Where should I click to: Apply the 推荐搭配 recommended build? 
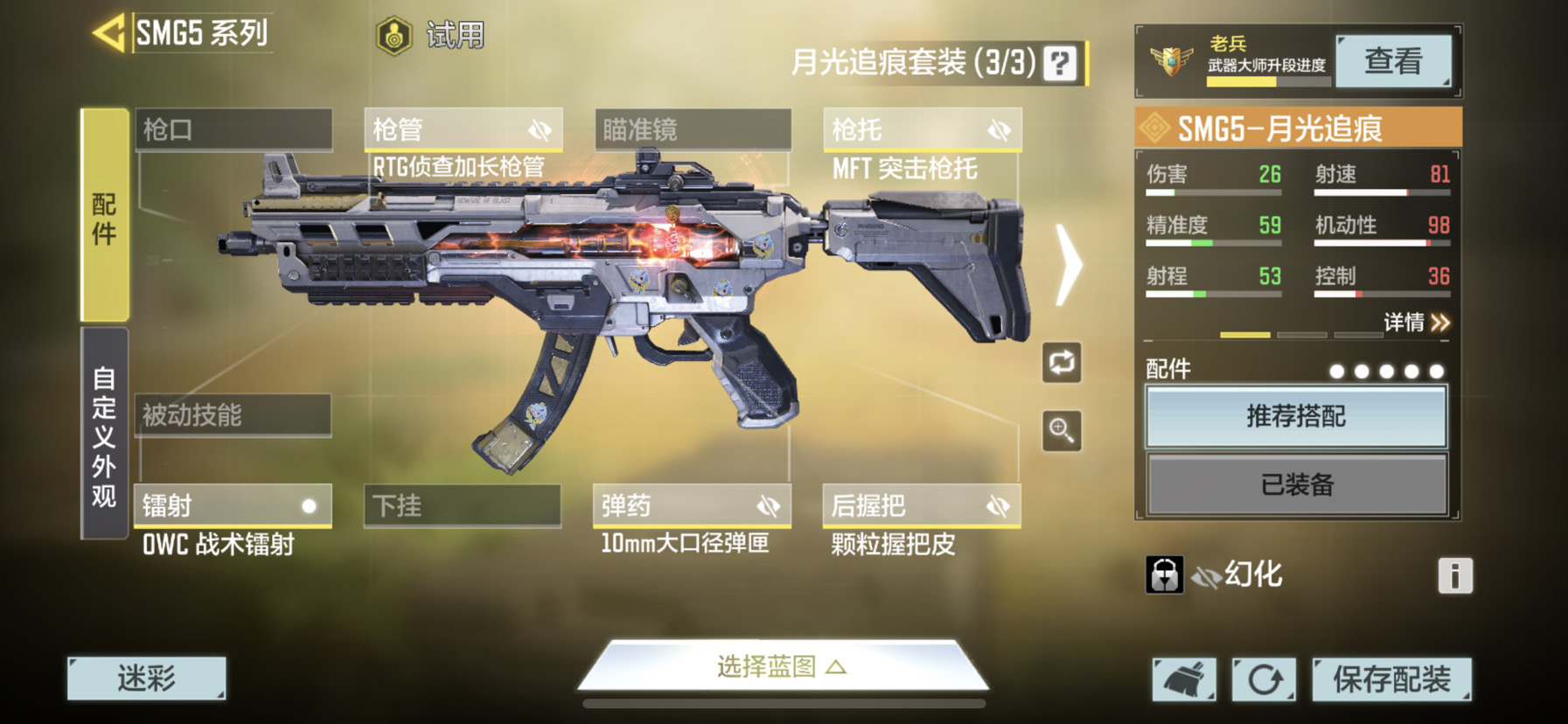coord(1296,417)
